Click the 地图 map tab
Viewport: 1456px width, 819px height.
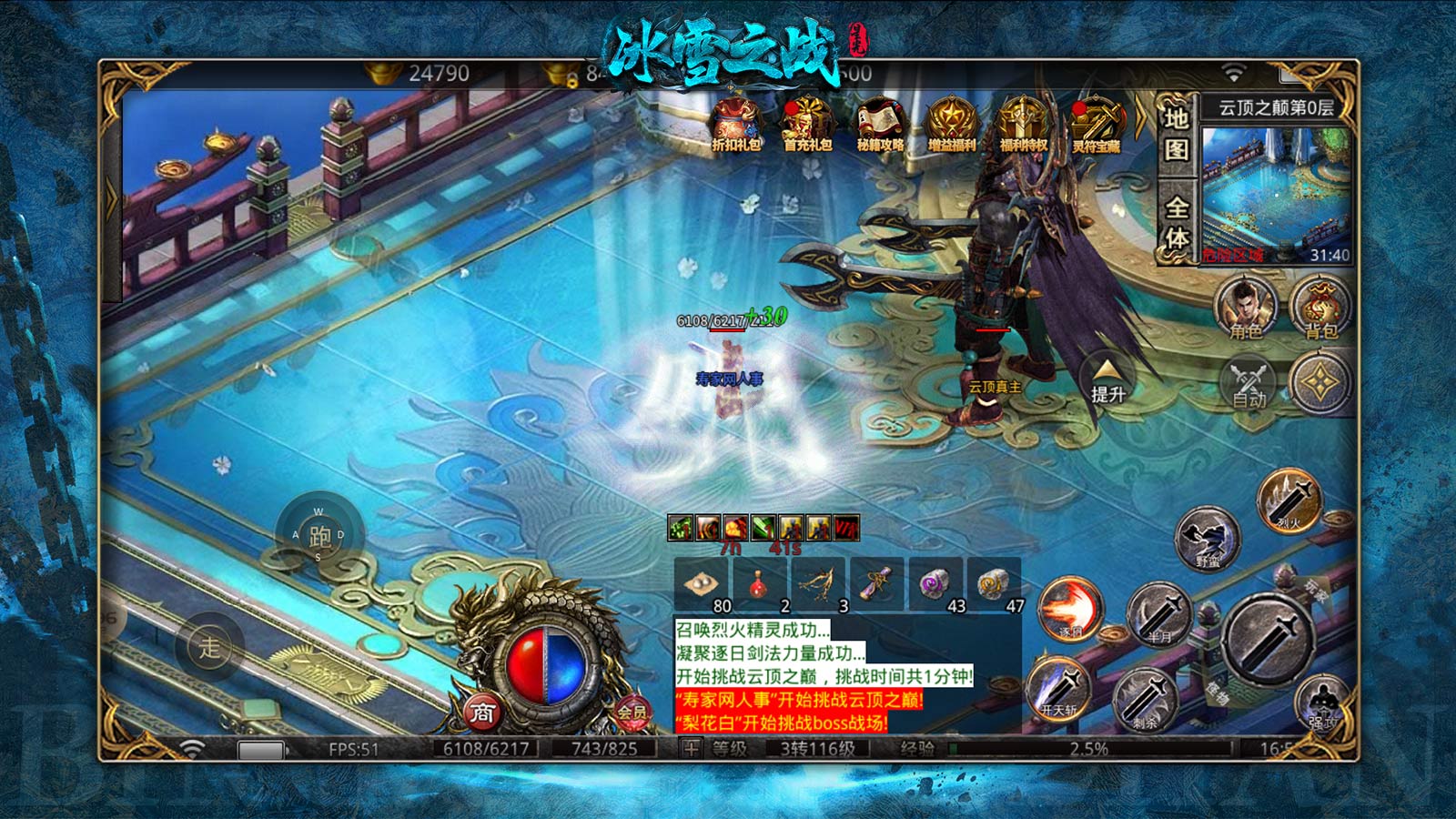click(x=1177, y=133)
